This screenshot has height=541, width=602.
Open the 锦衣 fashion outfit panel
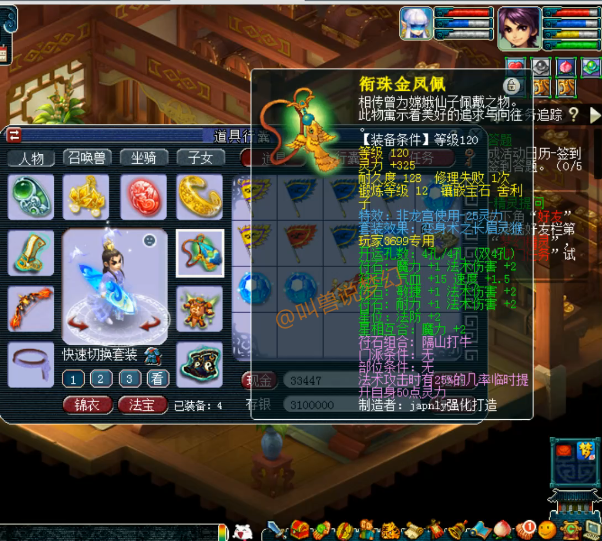click(x=88, y=405)
